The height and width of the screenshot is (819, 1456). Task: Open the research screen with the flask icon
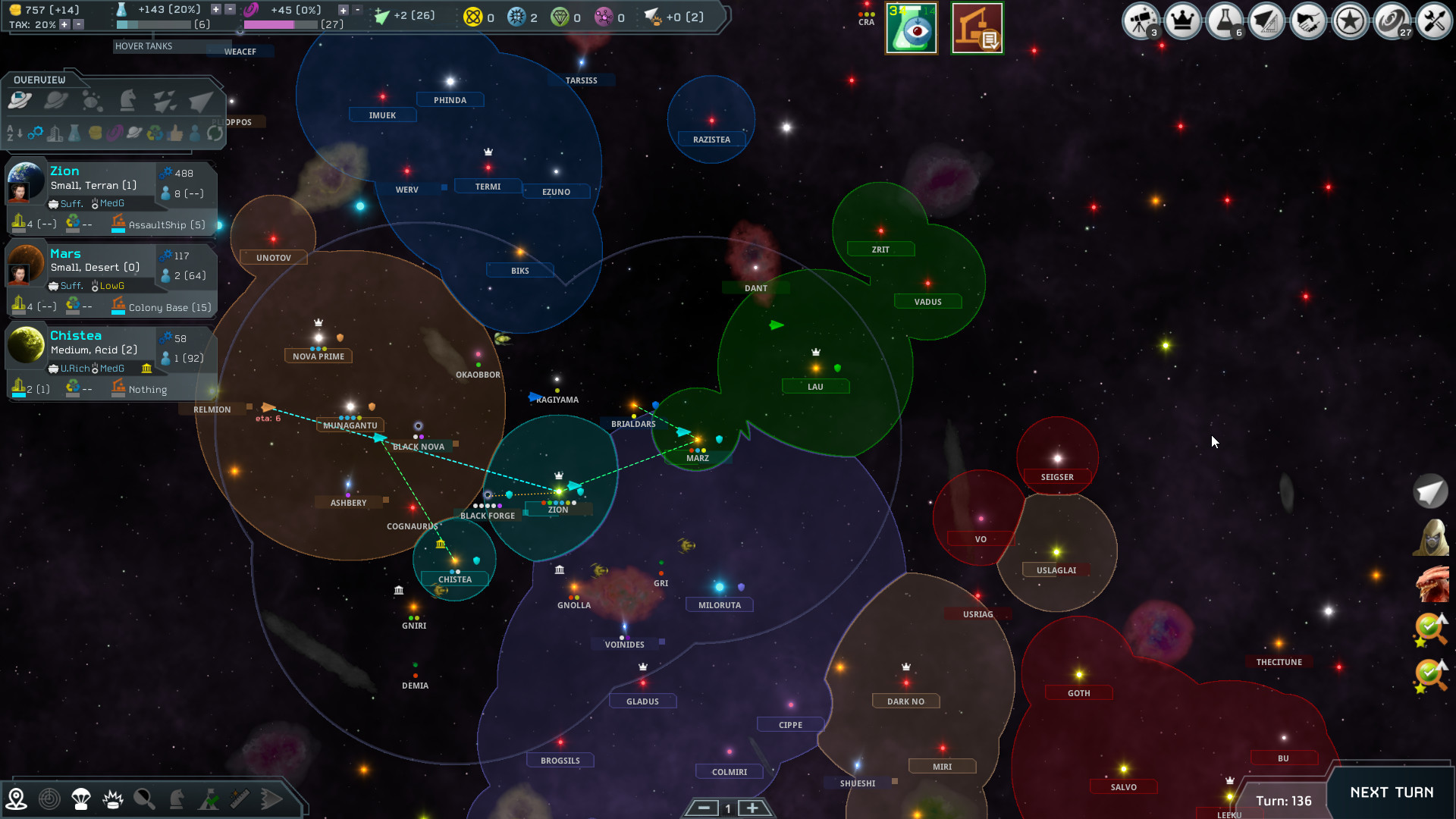[x=1225, y=20]
